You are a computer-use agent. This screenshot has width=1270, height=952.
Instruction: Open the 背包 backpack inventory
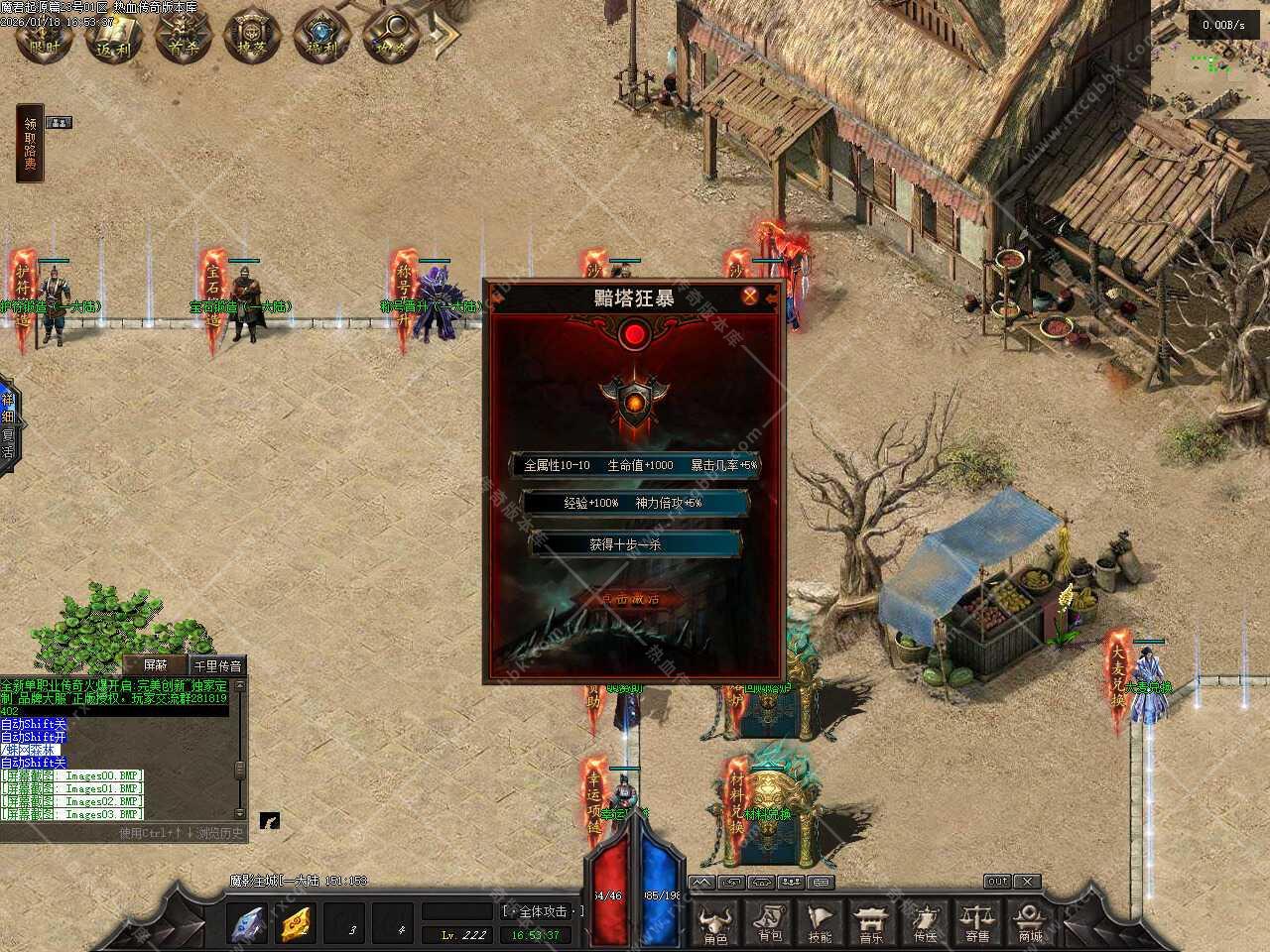pos(769,922)
